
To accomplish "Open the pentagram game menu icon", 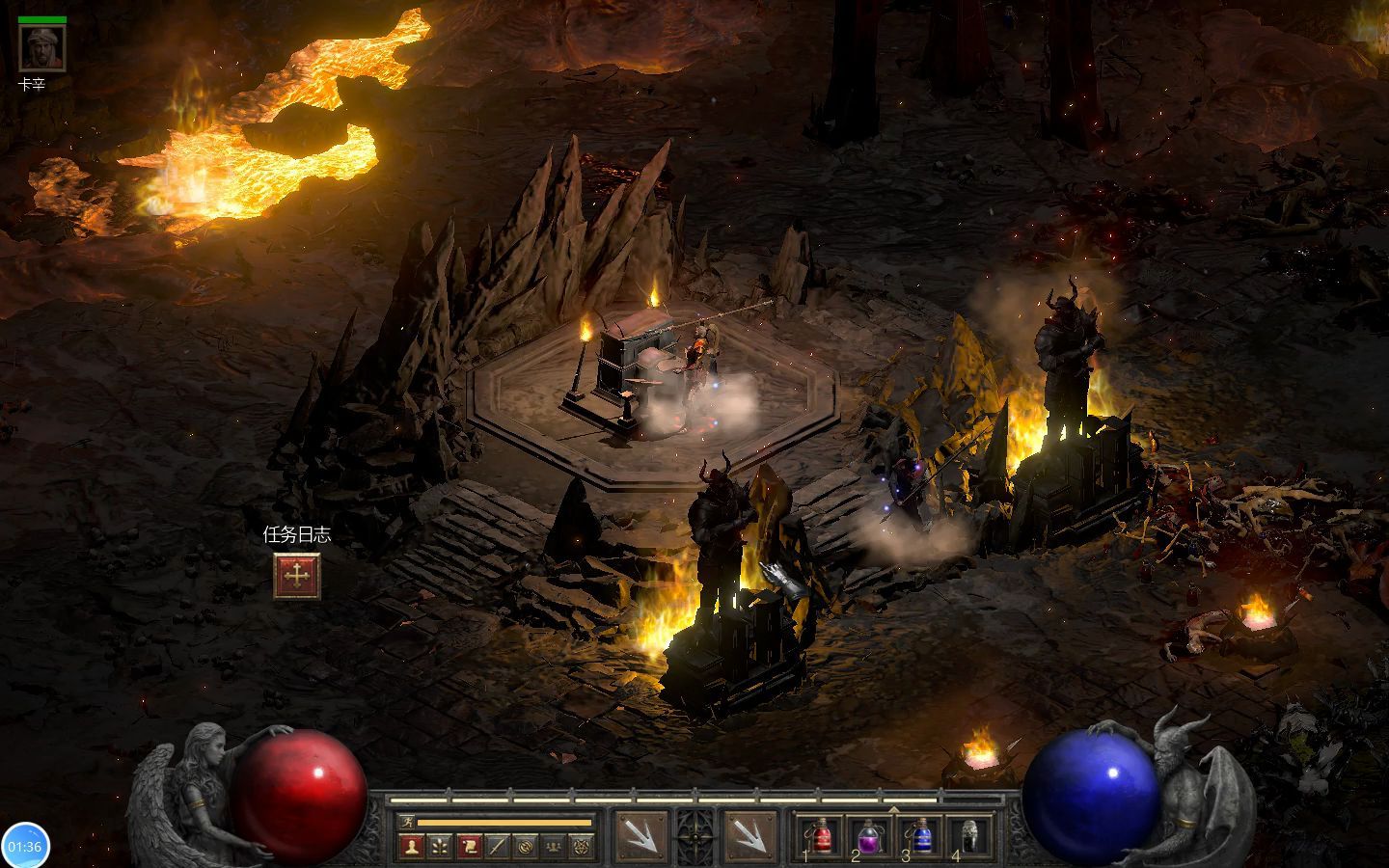I will pyautogui.click(x=582, y=847).
